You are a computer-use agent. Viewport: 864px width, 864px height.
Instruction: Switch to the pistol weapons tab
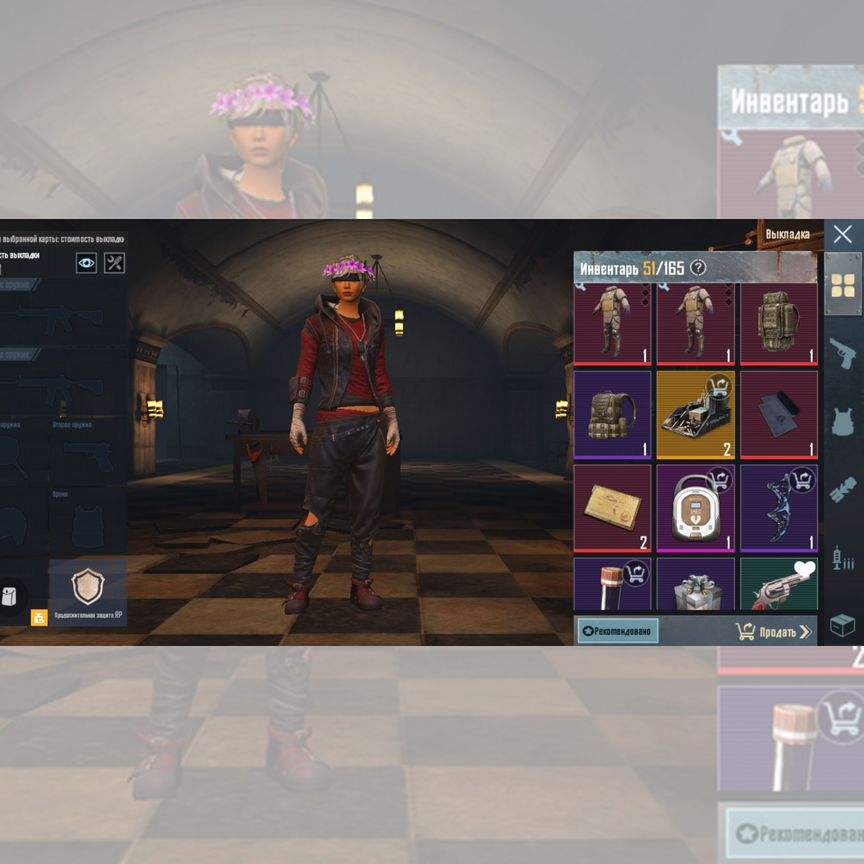(x=843, y=352)
